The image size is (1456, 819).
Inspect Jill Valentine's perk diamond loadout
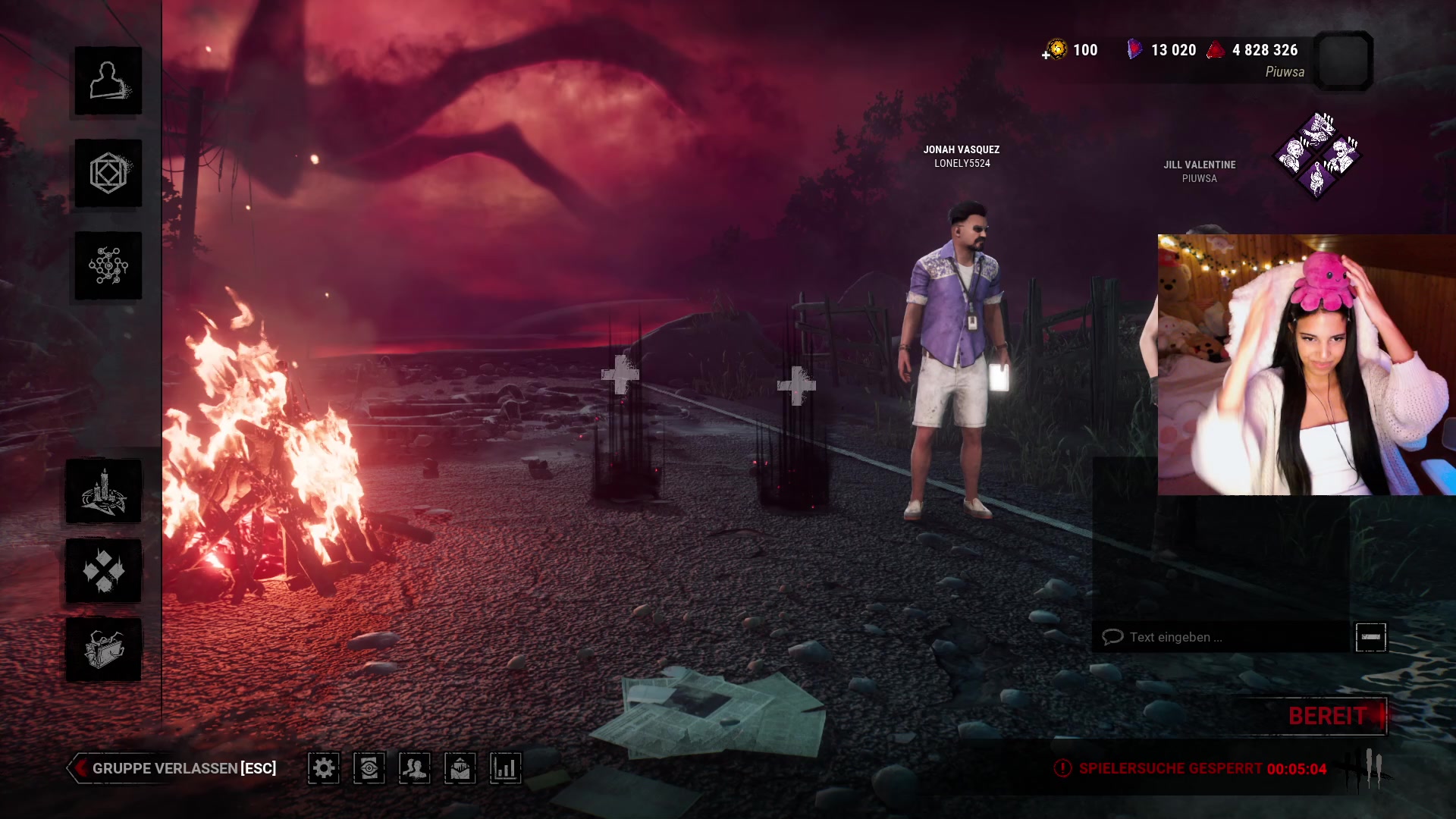coord(1317,155)
